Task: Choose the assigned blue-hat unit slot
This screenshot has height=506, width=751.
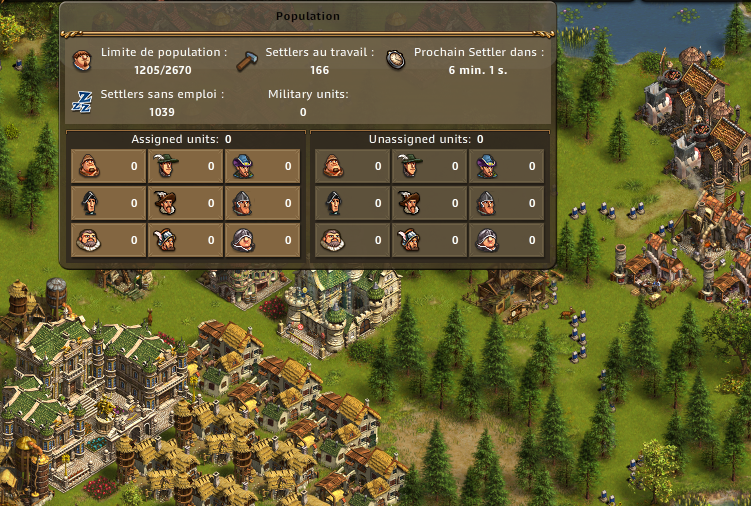Action: pyautogui.click(x=262, y=166)
